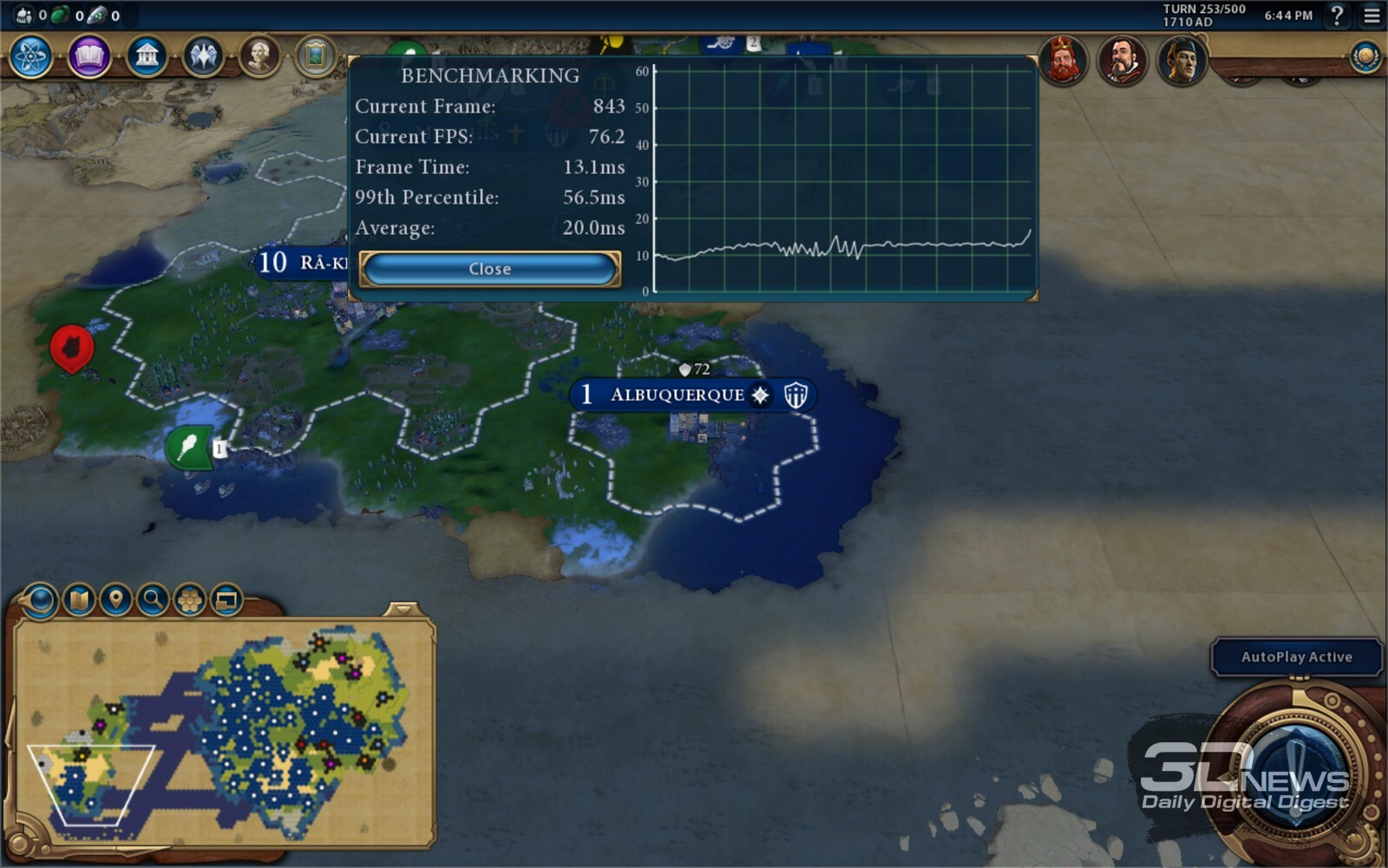1388x868 pixels.
Task: Select the dark-bearded leader with white collar
Action: click(x=1123, y=61)
